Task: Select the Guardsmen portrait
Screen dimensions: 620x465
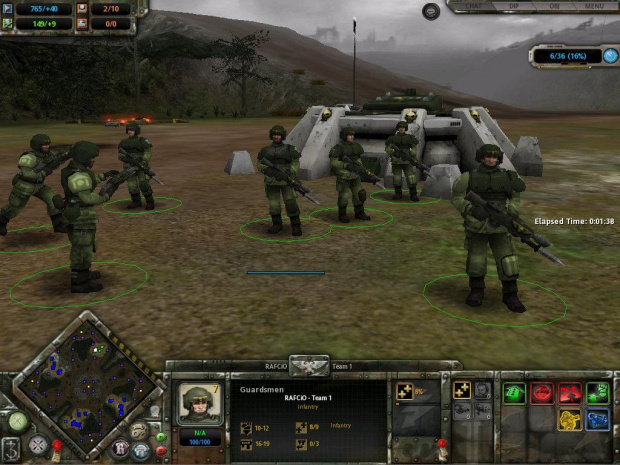Action: pos(199,403)
